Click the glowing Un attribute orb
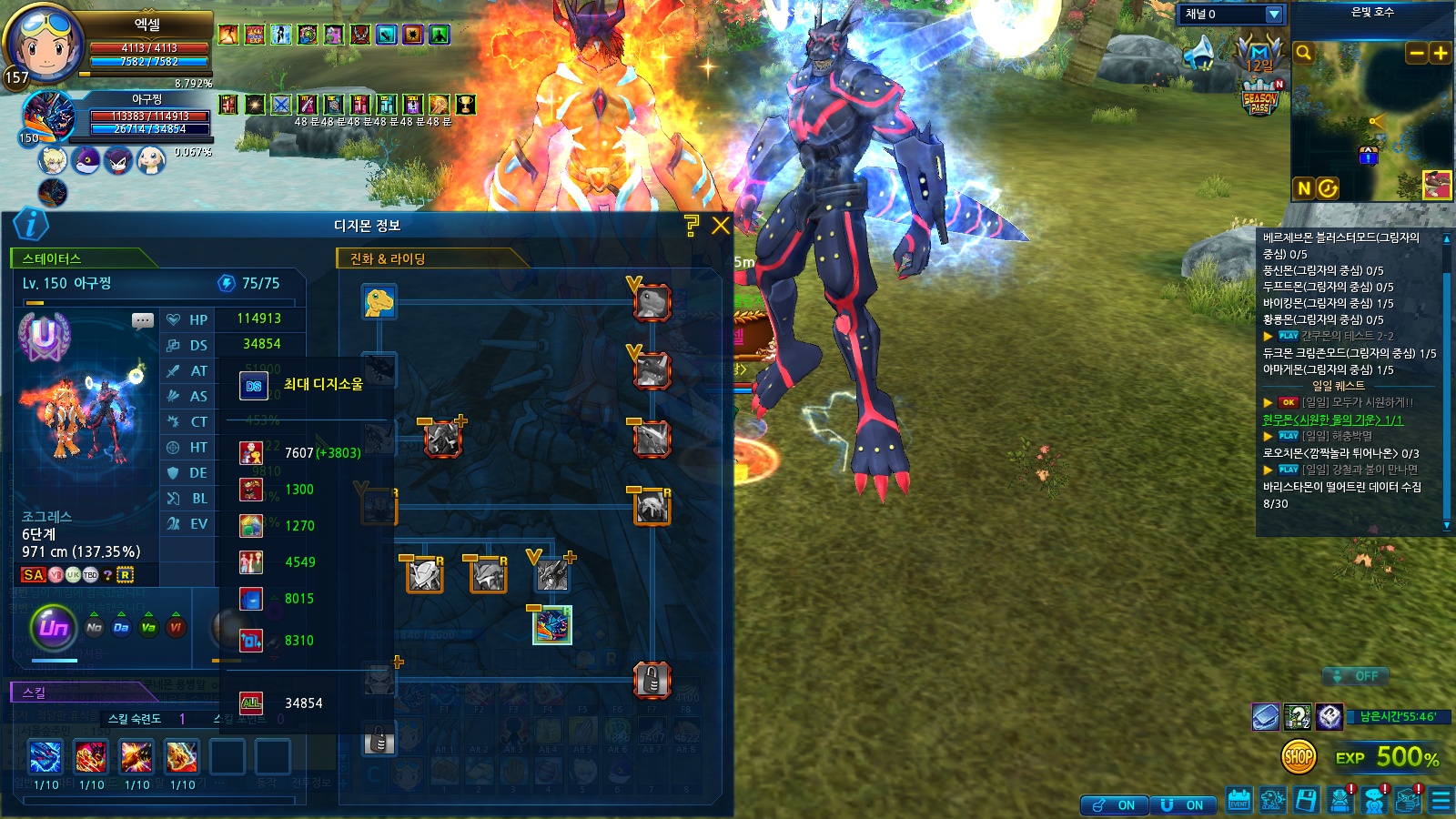Screen dimensions: 1456x819 (x=54, y=627)
